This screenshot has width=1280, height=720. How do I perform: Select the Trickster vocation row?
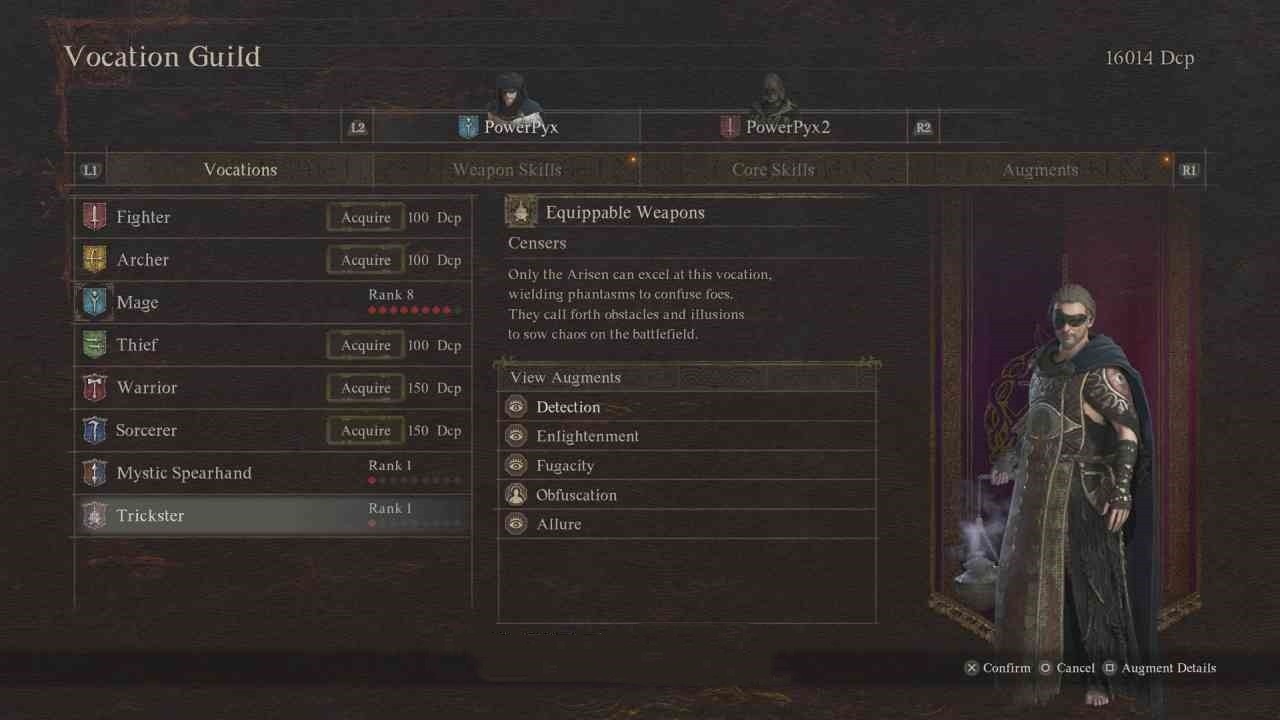tap(272, 515)
